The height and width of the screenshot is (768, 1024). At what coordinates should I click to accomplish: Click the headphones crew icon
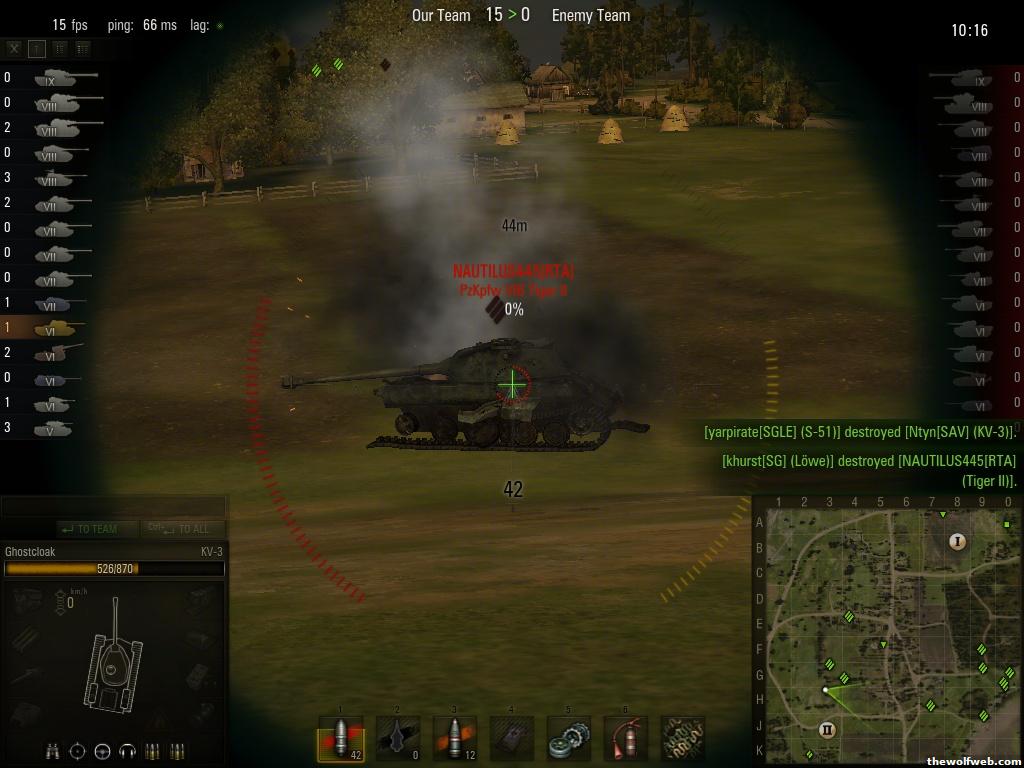click(x=127, y=751)
